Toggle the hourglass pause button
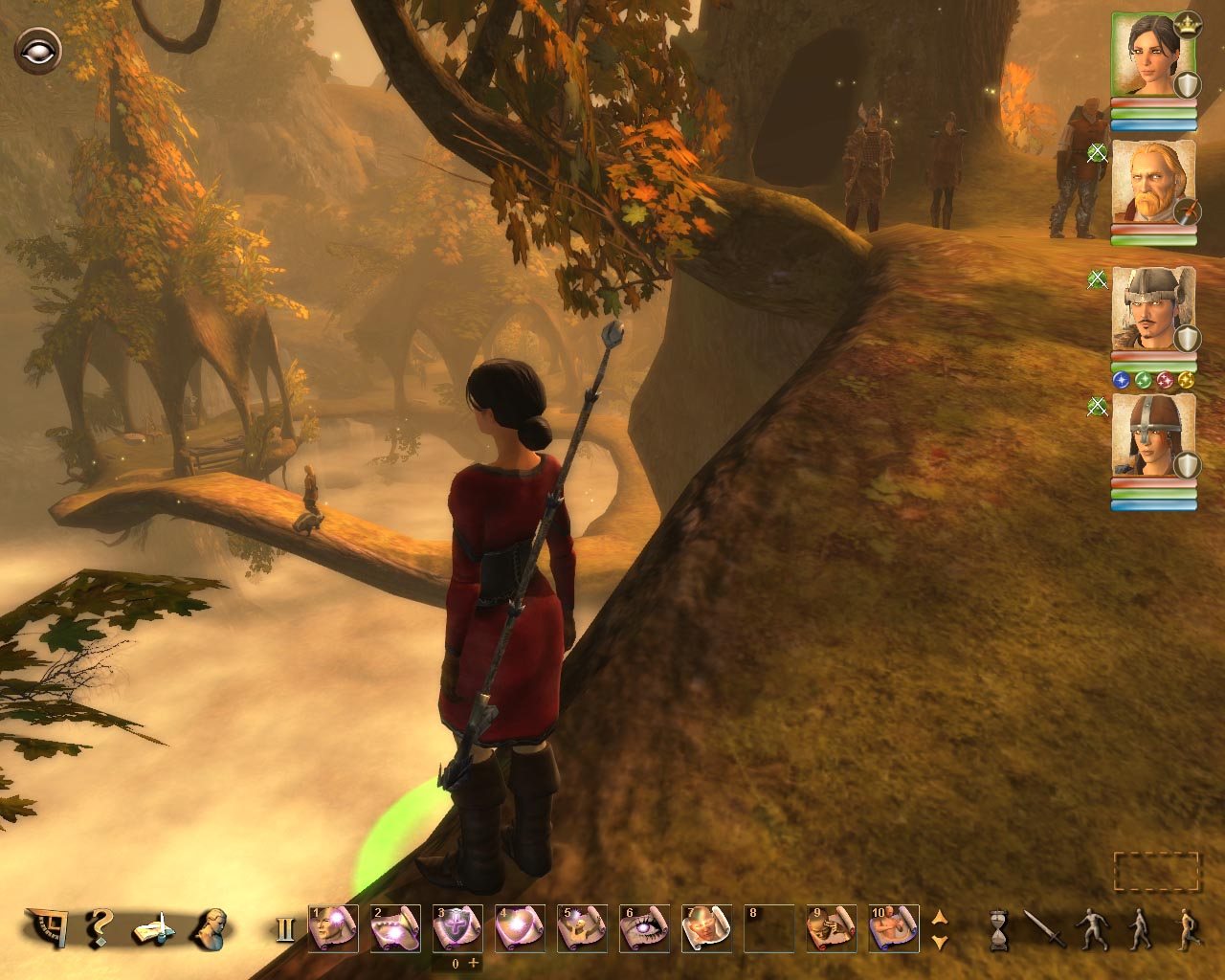The height and width of the screenshot is (980, 1225). 998,929
